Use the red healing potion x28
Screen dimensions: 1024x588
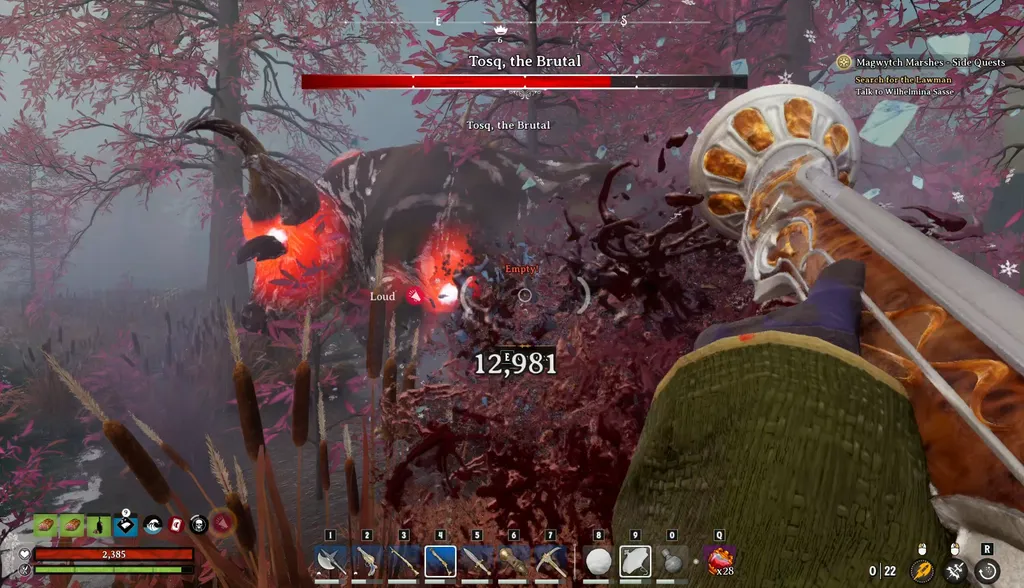(719, 561)
